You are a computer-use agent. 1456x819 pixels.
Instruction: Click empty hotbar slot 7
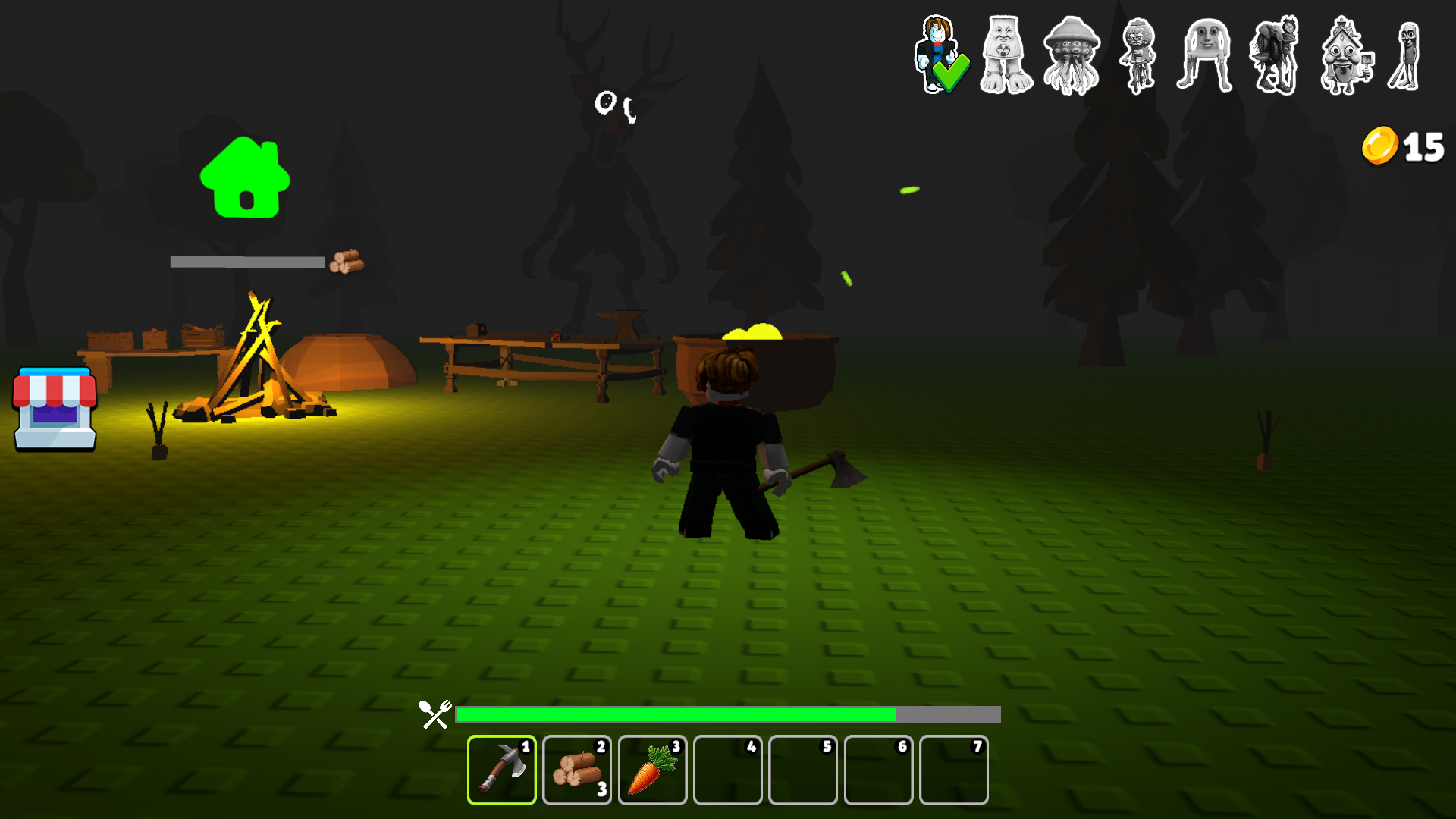click(x=953, y=770)
